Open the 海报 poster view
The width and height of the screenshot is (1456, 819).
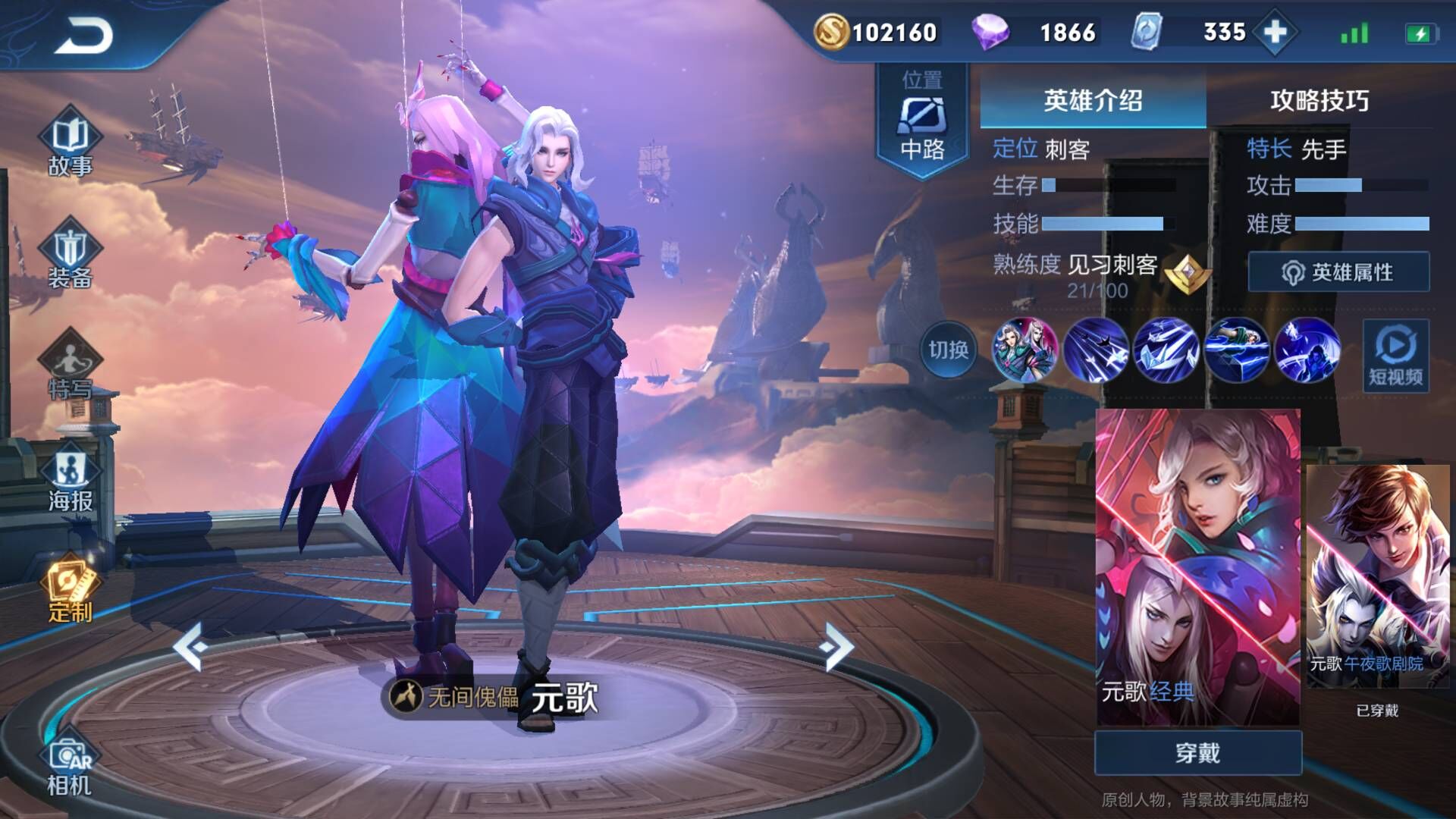(70, 479)
